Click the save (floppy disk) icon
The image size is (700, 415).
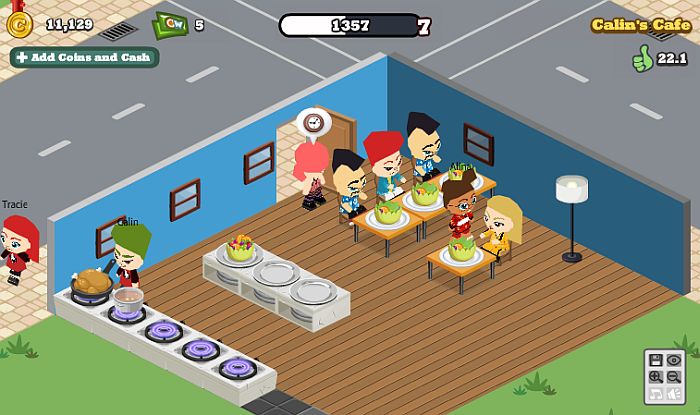pos(654,360)
